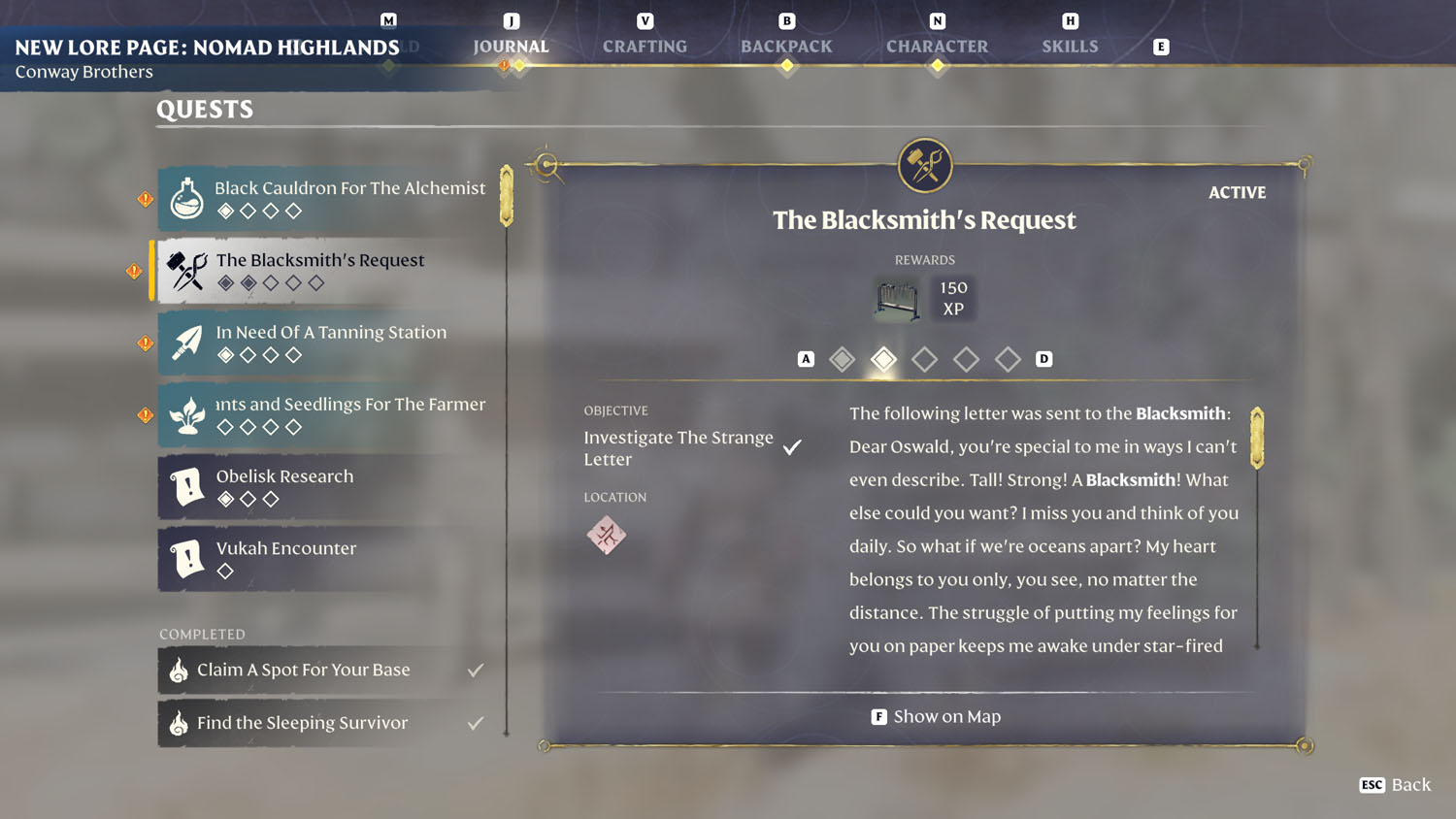This screenshot has height=819, width=1456.
Task: Click the A arrow to view previous quest page
Action: pyautogui.click(x=804, y=358)
